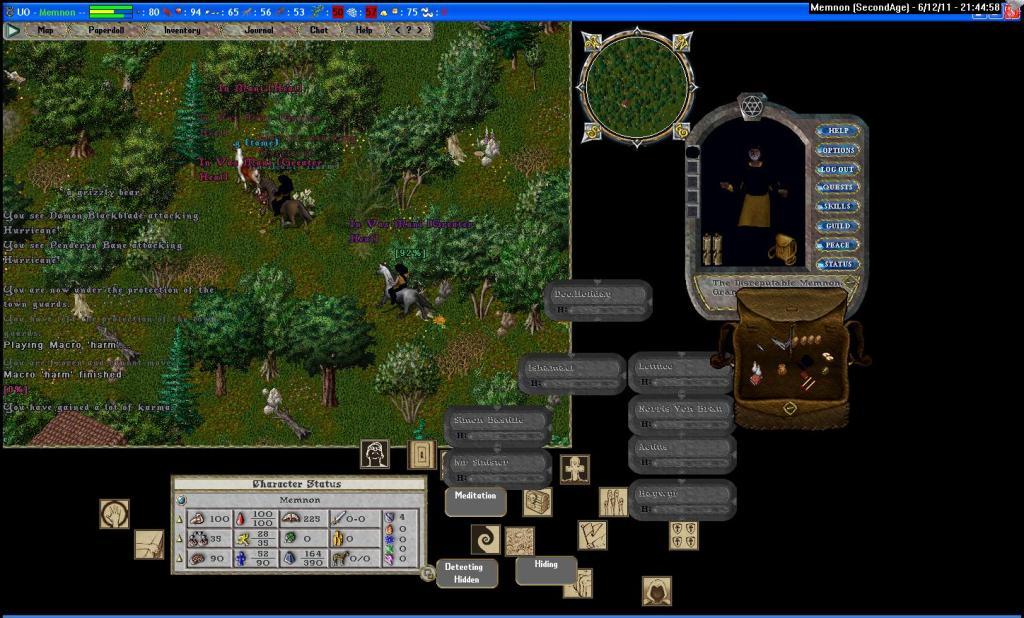Screen dimensions: 1024x618
Task: Open the Journal from the menu bar
Action: coord(259,30)
